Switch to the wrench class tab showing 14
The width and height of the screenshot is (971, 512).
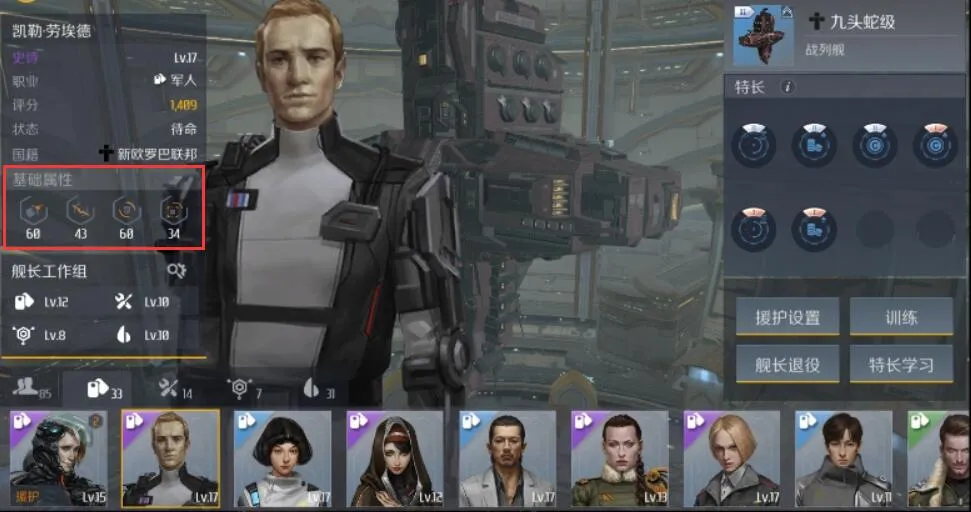(x=172, y=389)
